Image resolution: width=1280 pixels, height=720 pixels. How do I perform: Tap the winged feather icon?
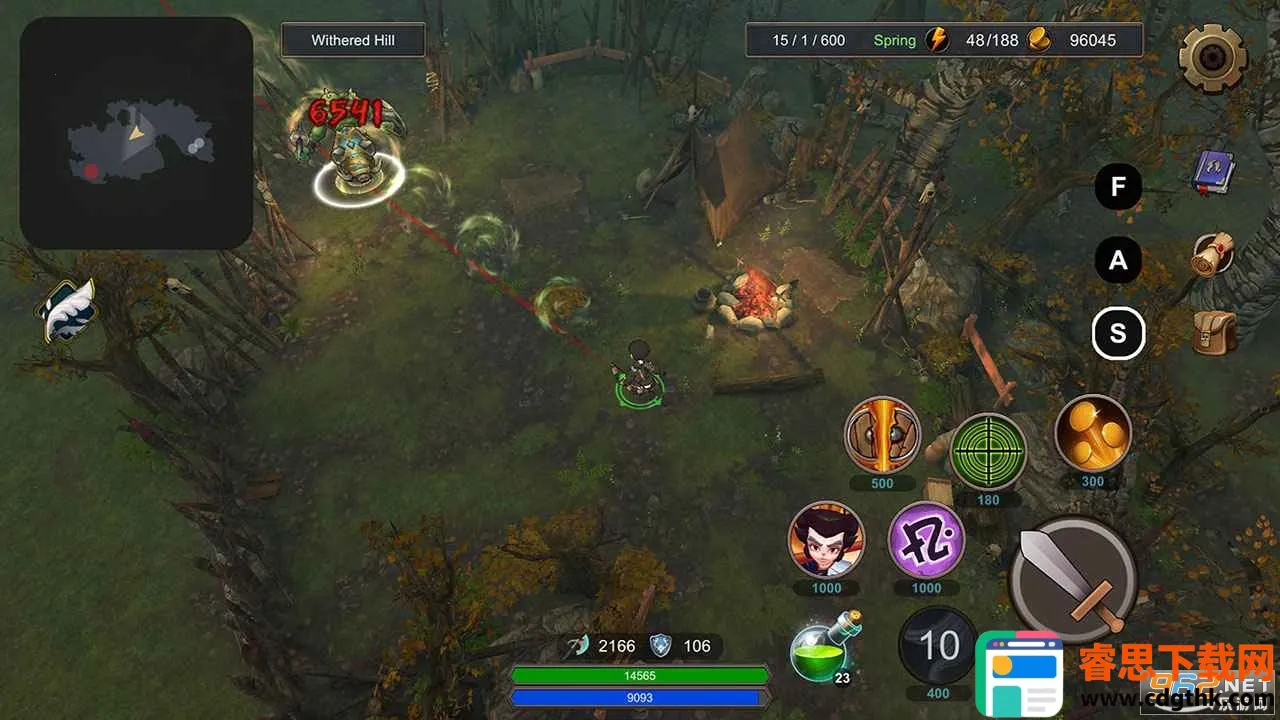68,310
